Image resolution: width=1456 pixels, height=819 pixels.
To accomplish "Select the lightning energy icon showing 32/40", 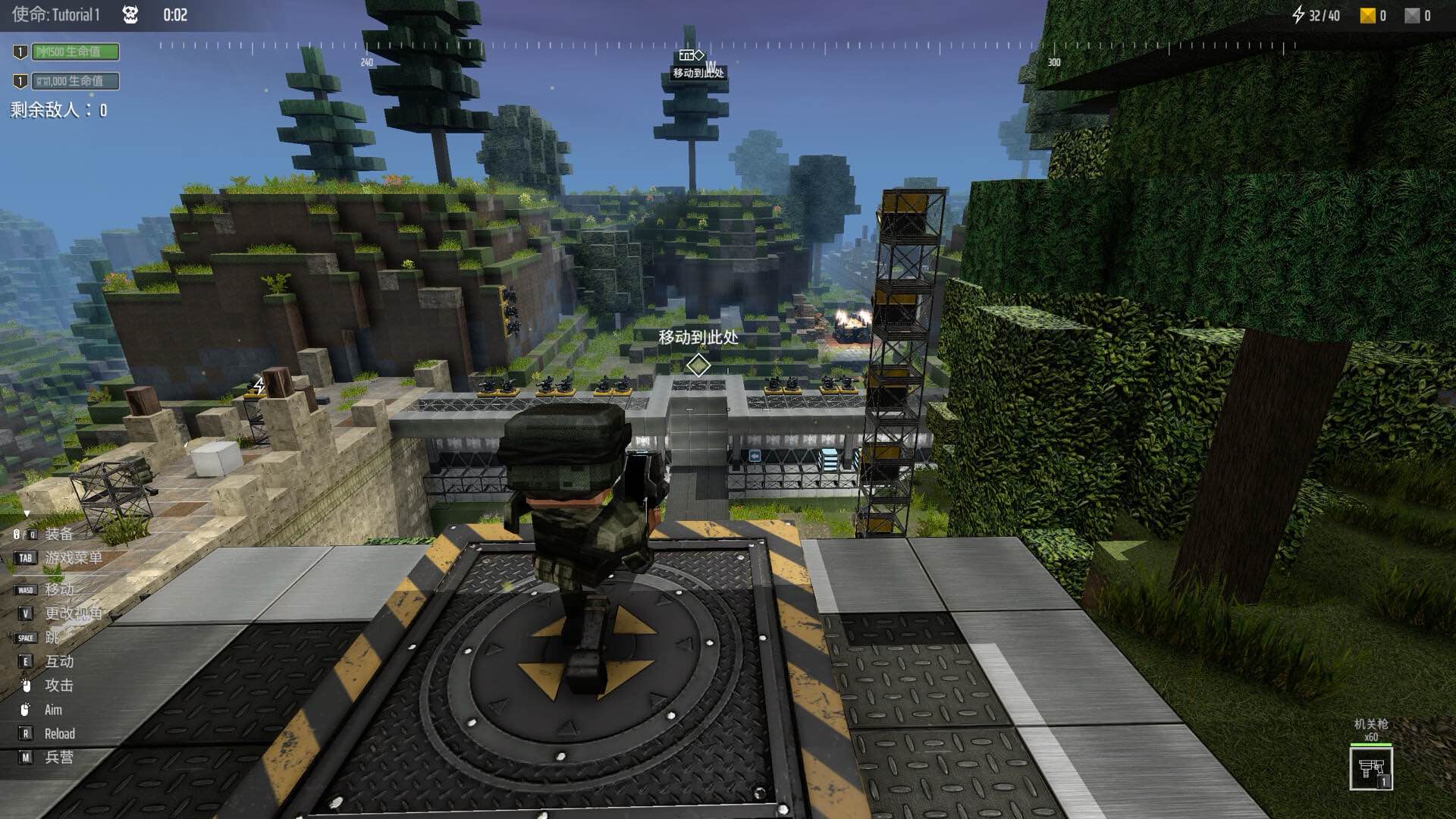I will point(1301,14).
